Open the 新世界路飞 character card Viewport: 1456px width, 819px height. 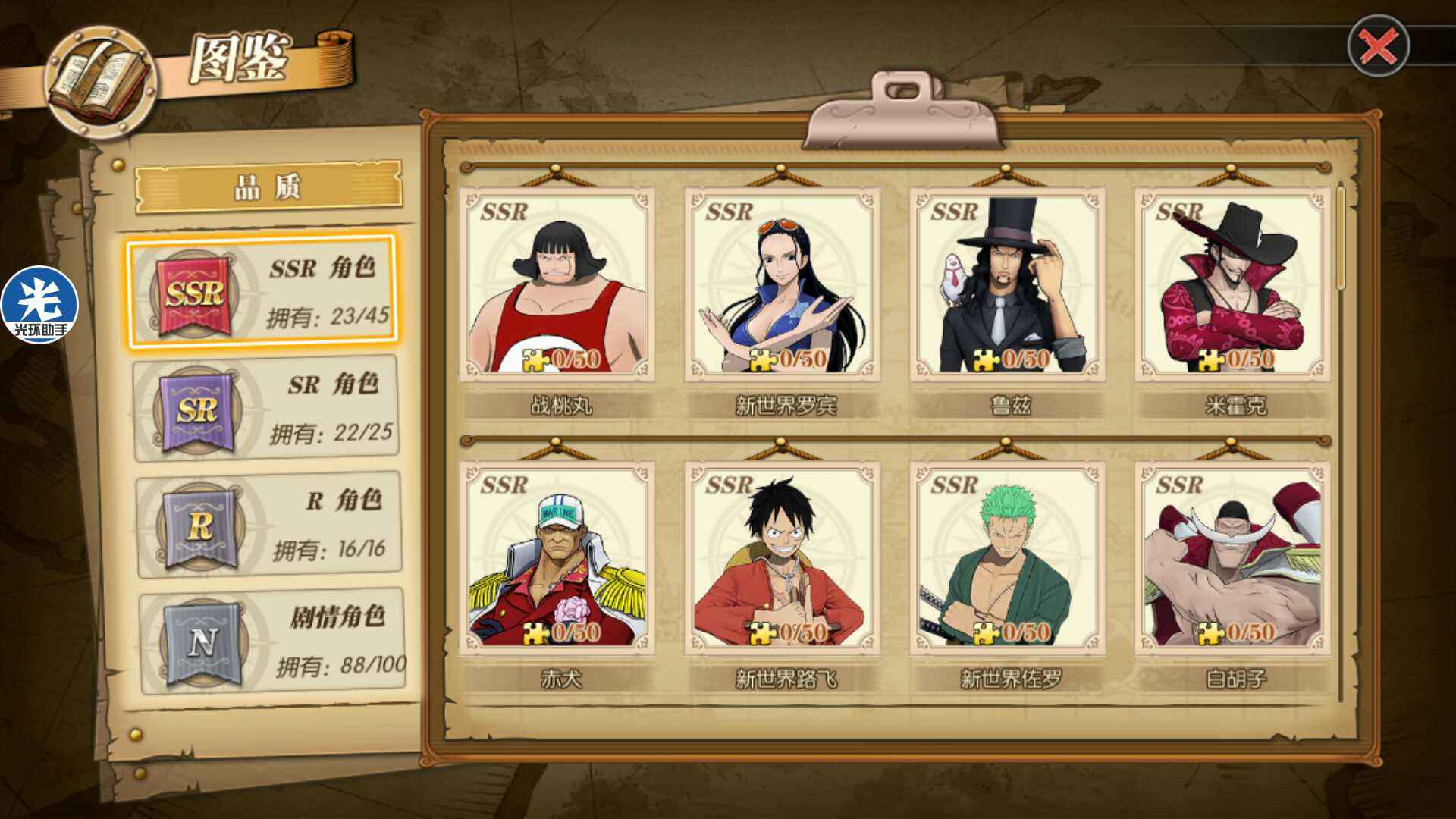point(783,559)
